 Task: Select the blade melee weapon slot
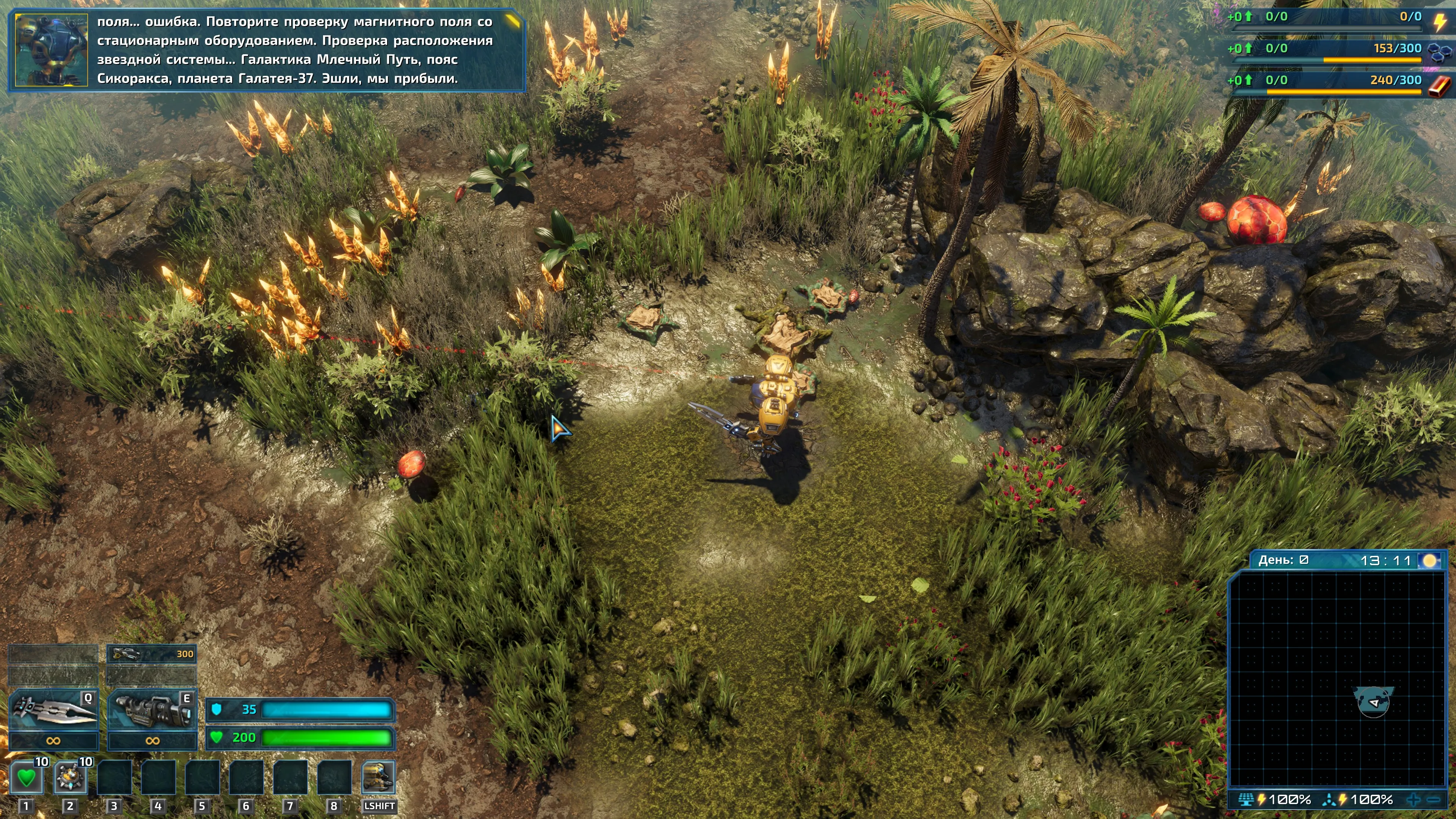pos(53,710)
